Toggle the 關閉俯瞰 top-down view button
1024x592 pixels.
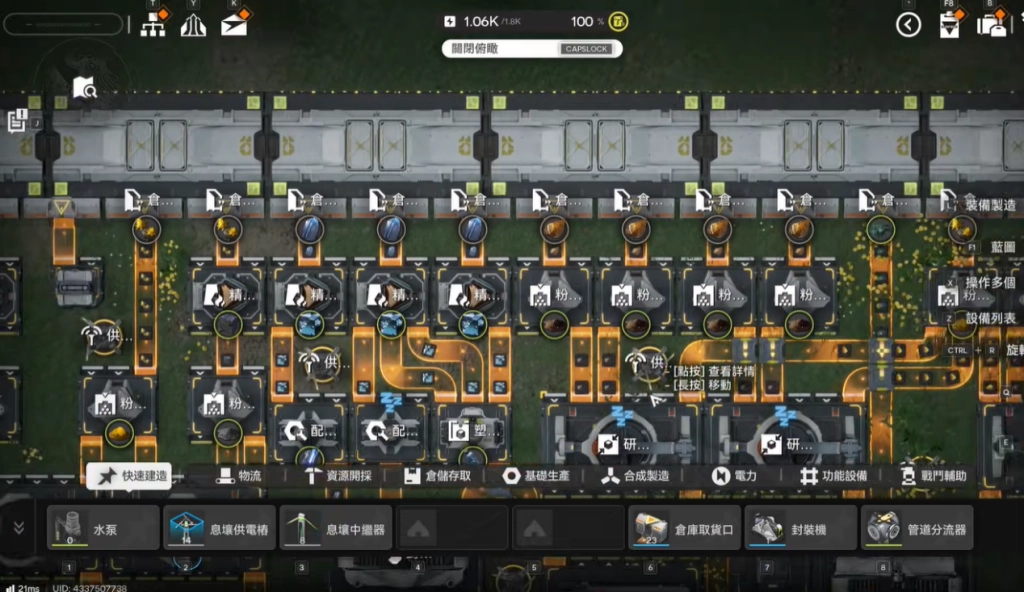click(532, 48)
